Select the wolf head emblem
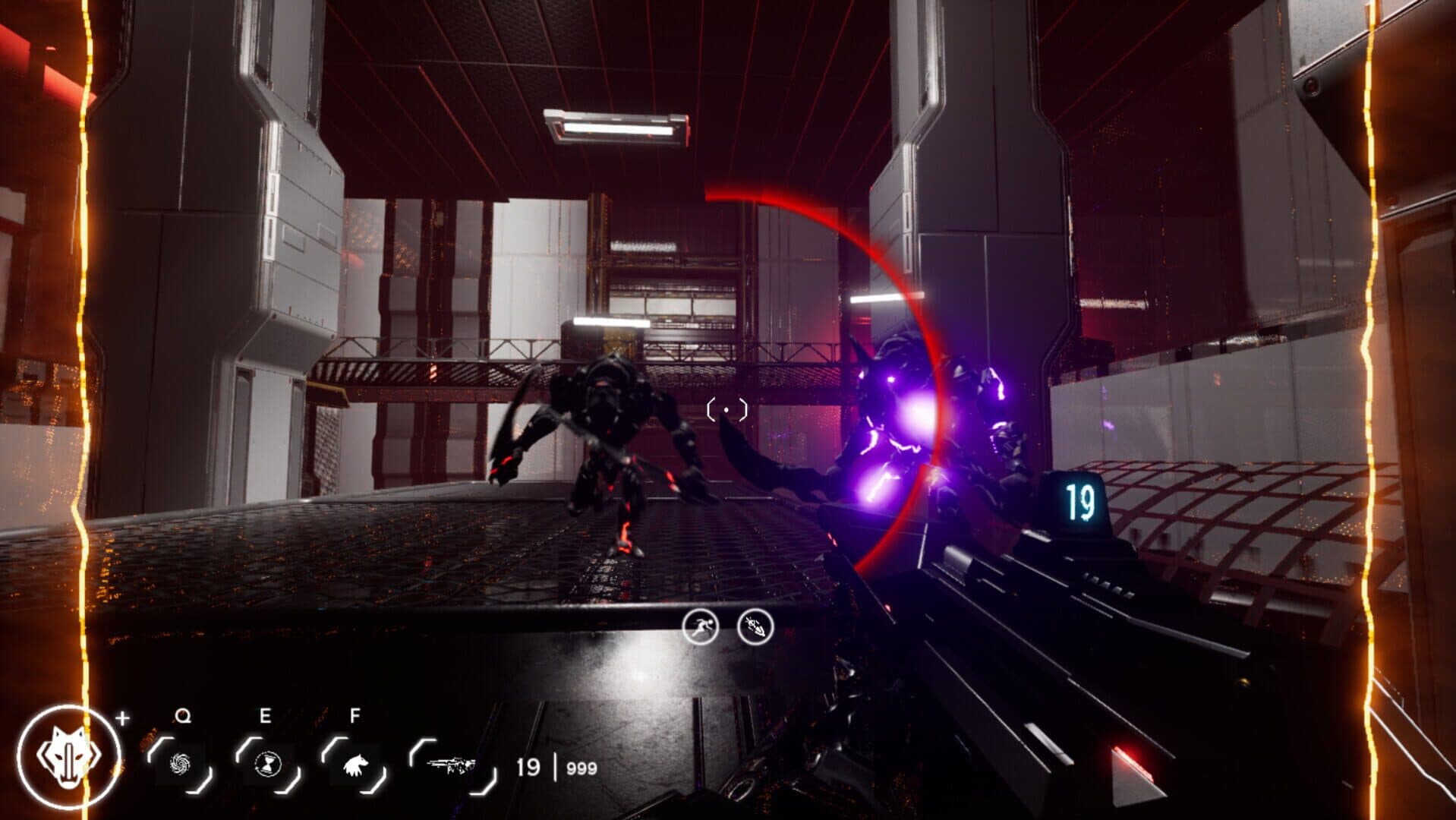 click(x=71, y=758)
